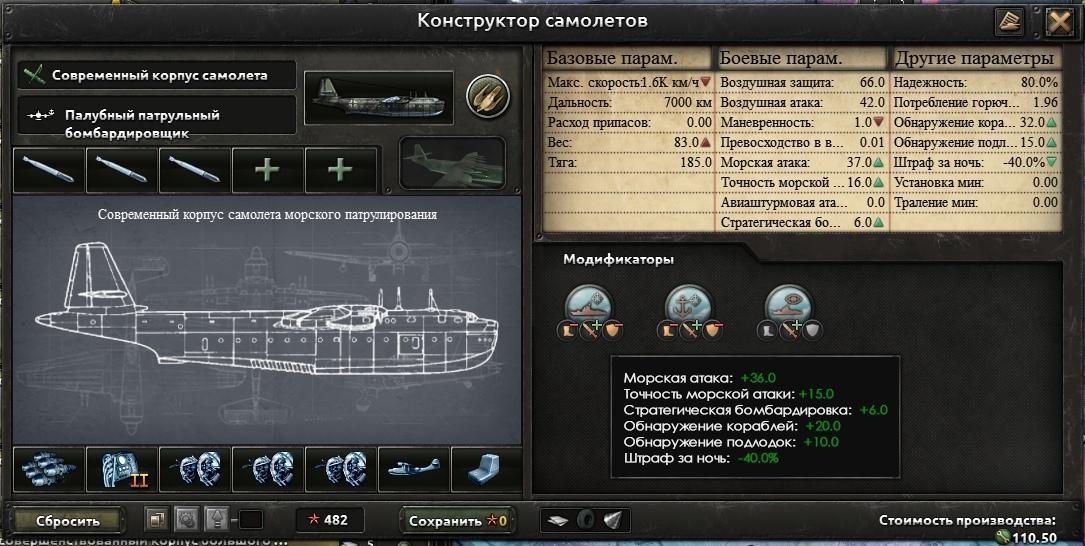Open the module slot marked II
The image size is (1085, 546).
[x=123, y=469]
